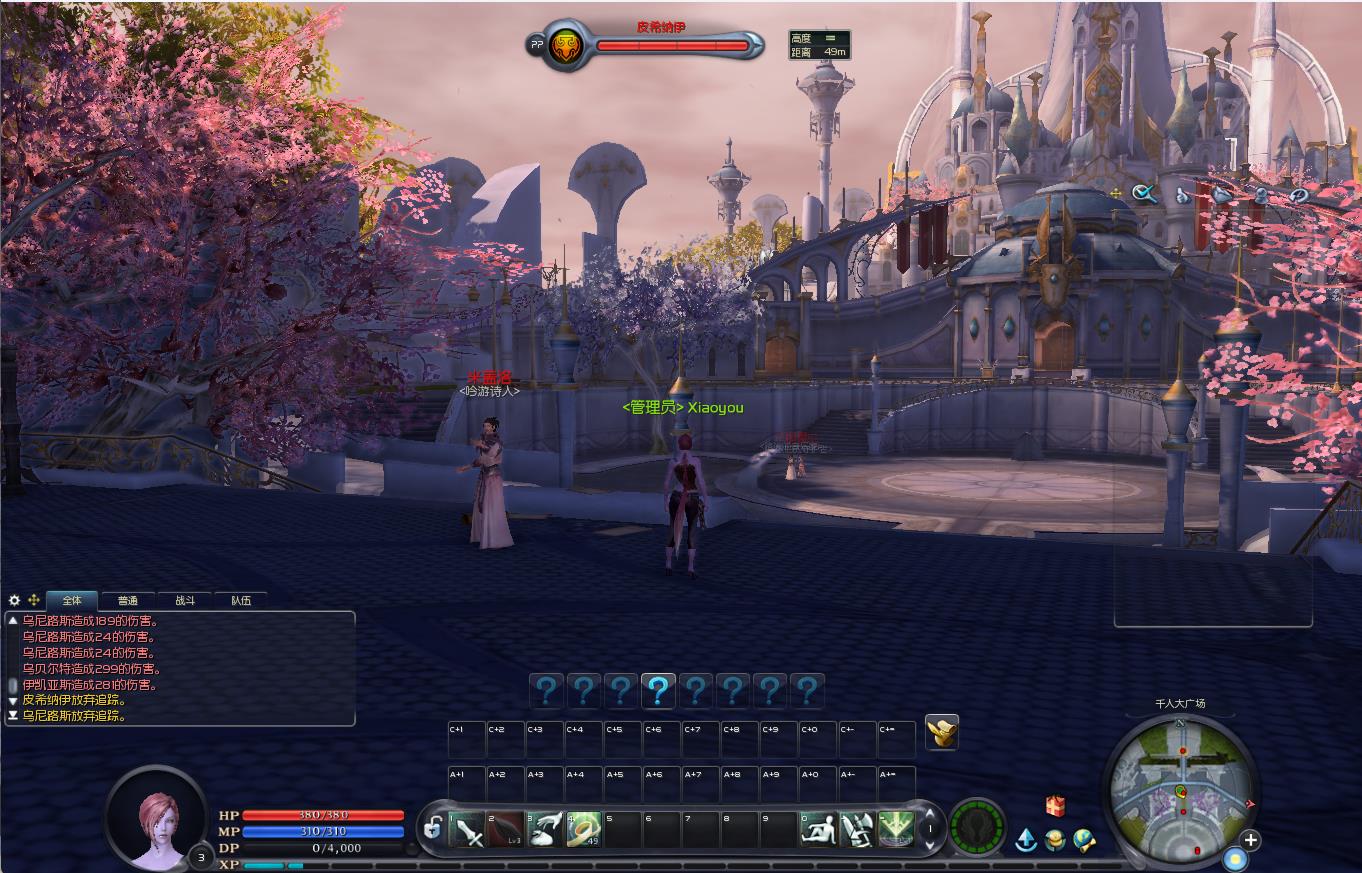Activate the hand and bag loot skill
This screenshot has height=873, width=1362.
click(x=545, y=830)
